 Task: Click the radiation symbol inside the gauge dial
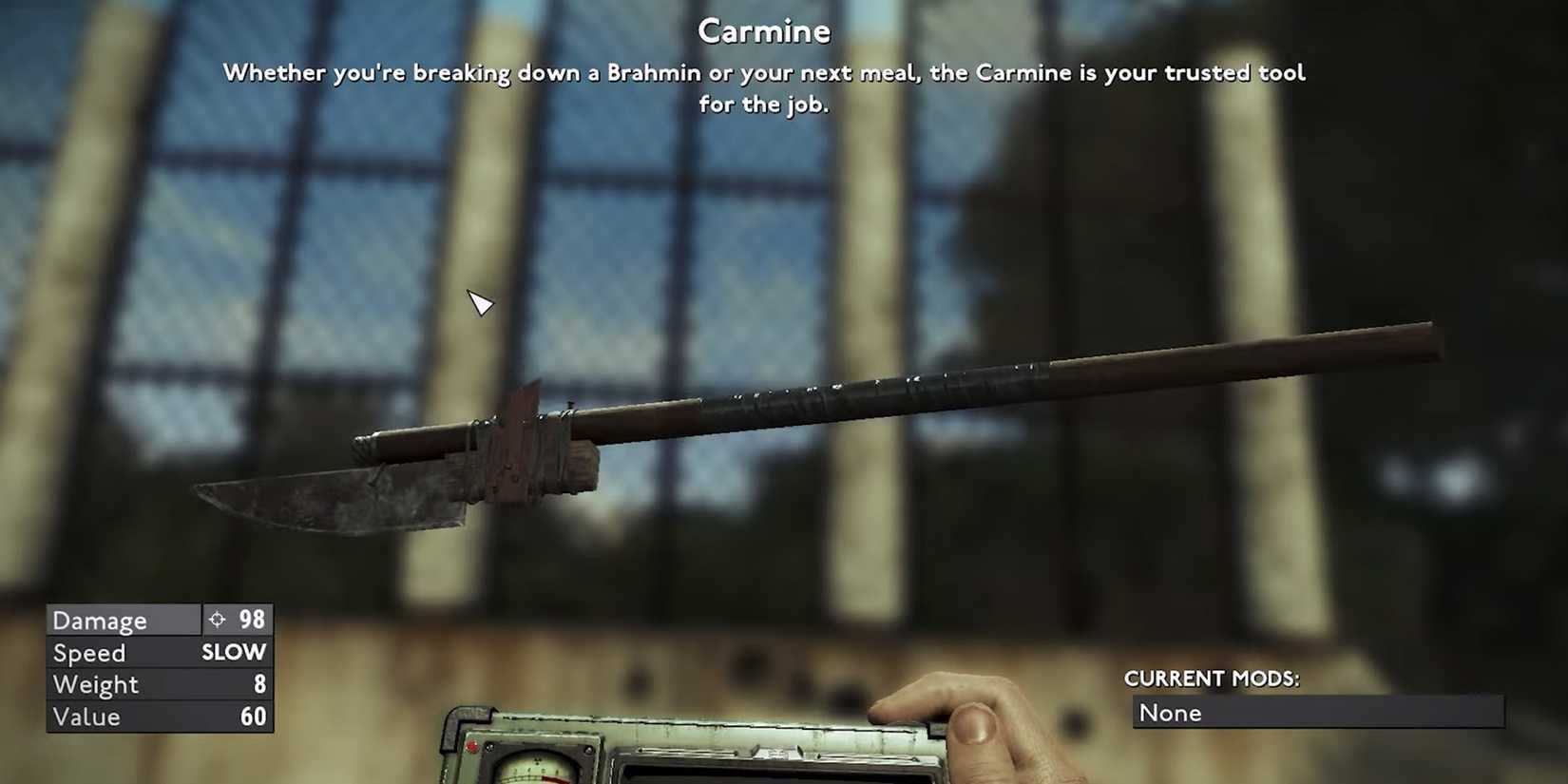(538, 760)
